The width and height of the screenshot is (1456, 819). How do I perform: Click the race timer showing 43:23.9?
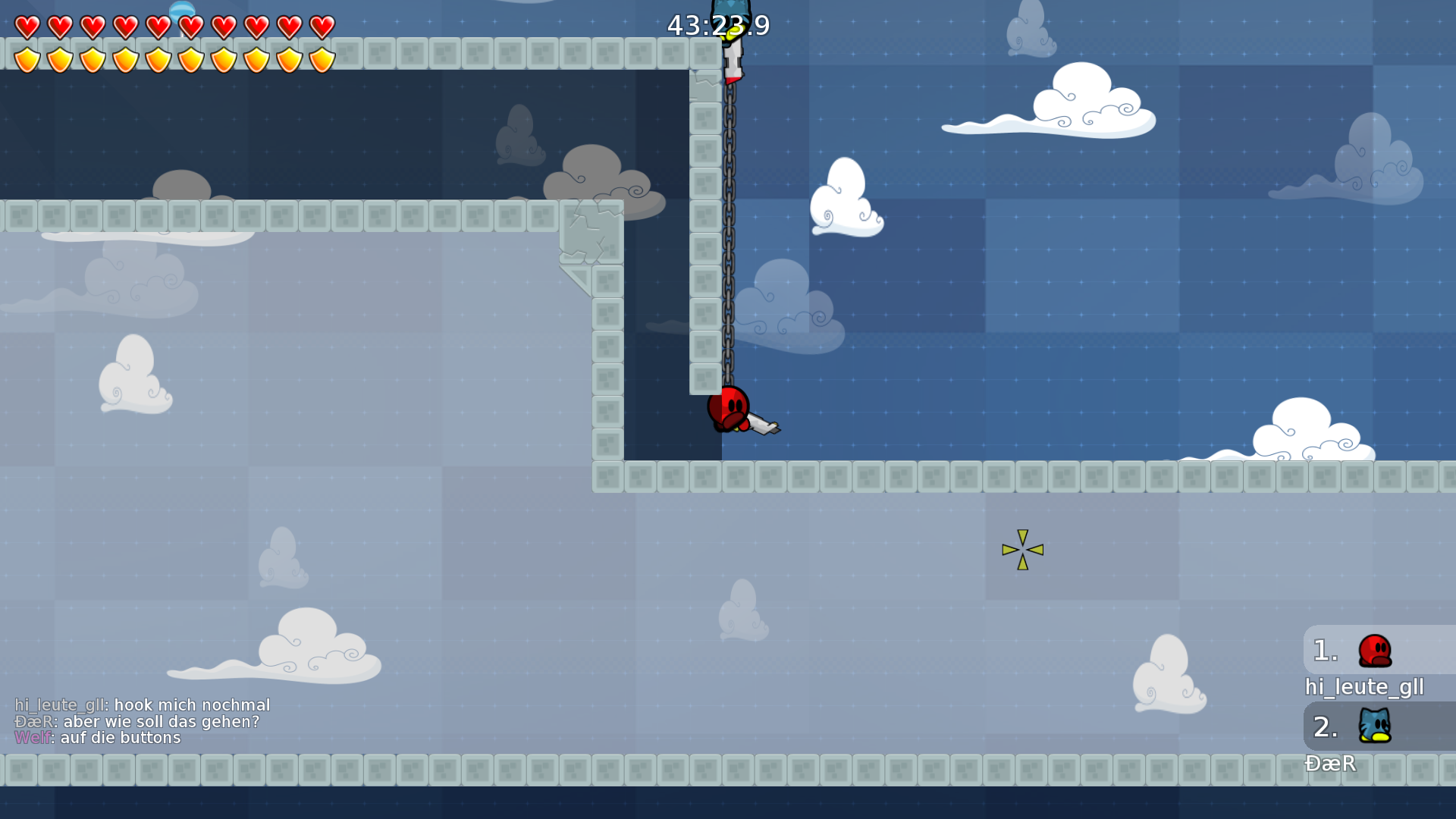tap(719, 25)
